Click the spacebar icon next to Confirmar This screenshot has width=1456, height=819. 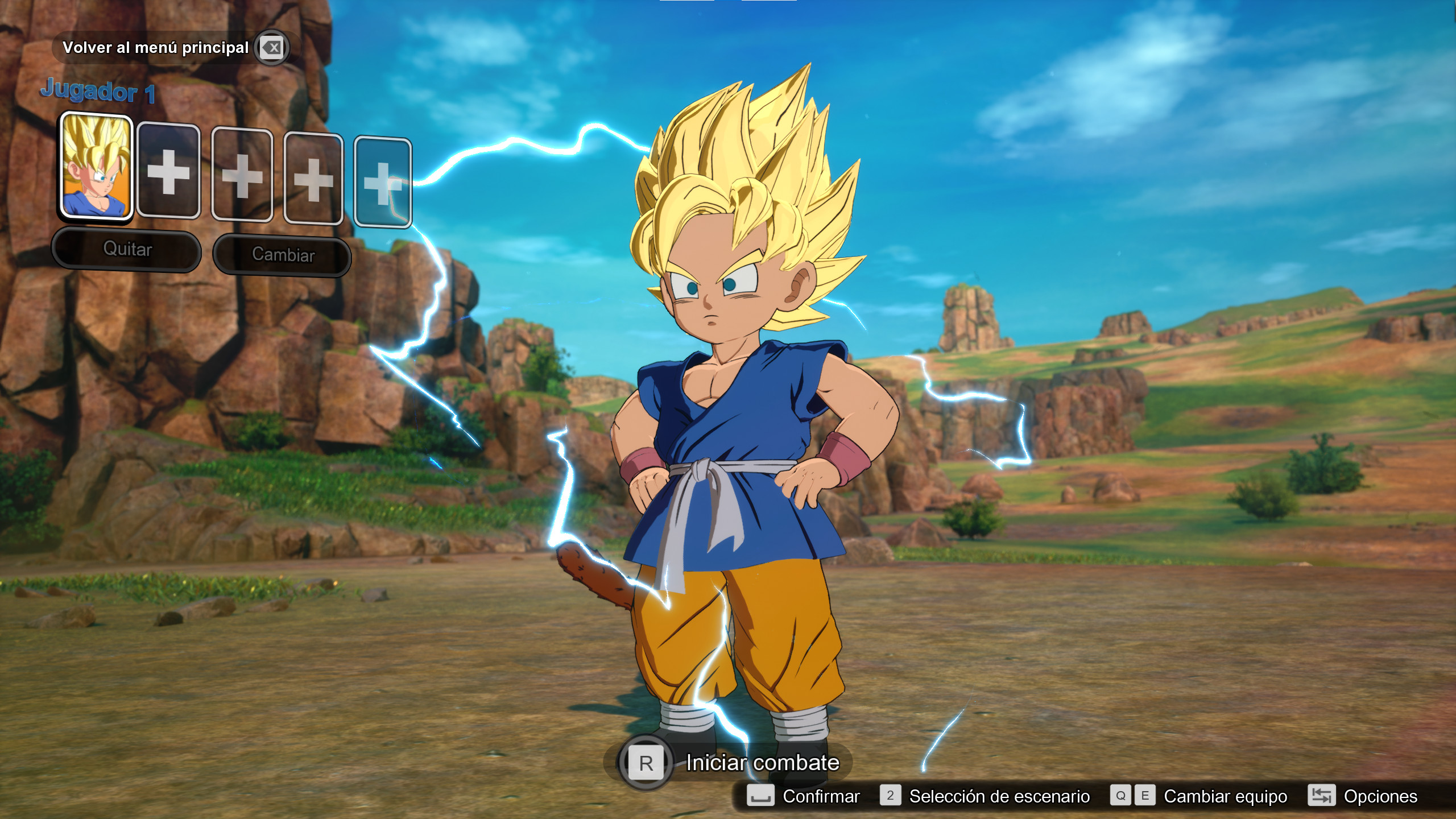[x=760, y=796]
